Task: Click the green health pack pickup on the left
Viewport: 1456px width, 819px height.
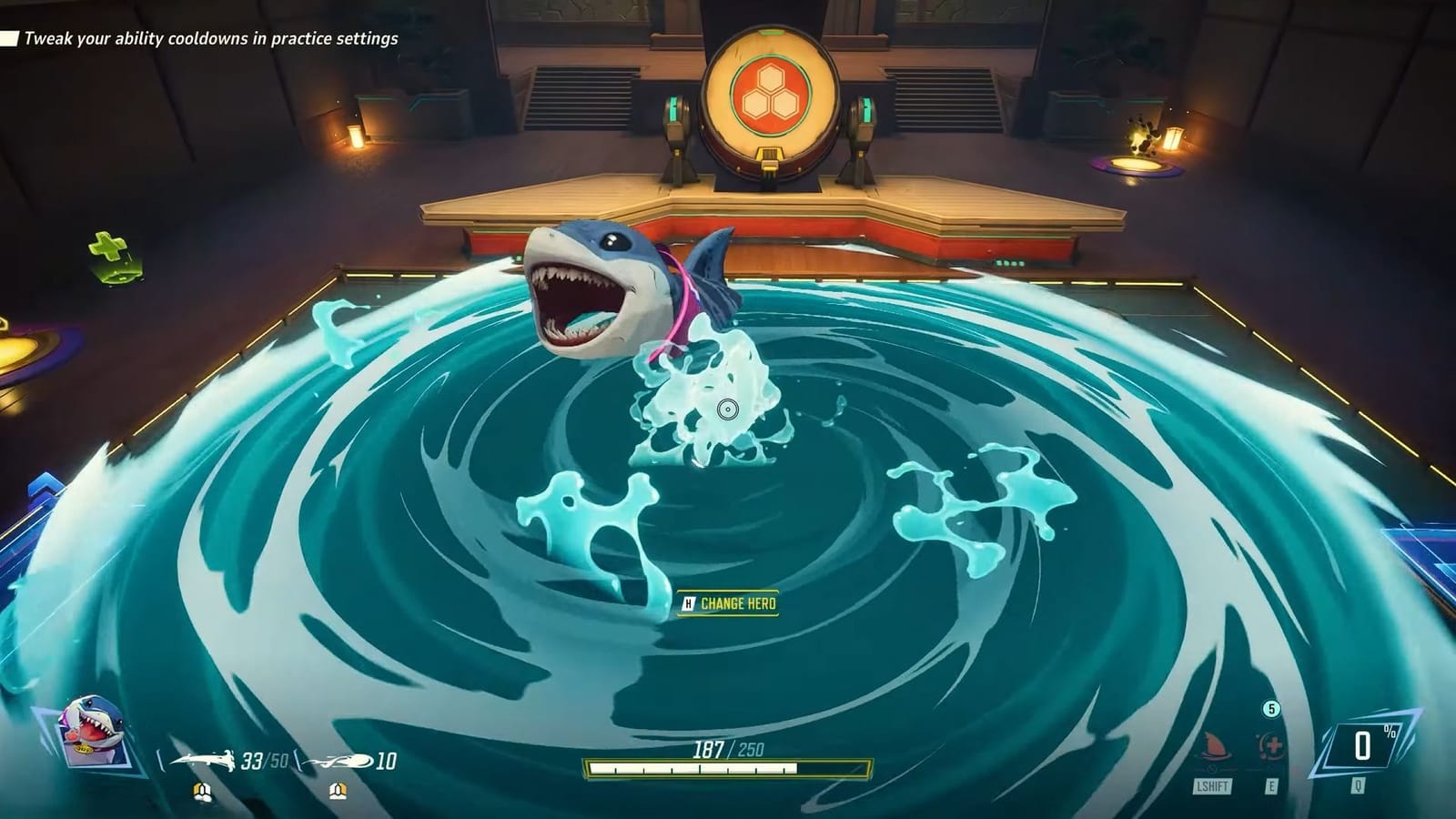Action: coord(106,246)
